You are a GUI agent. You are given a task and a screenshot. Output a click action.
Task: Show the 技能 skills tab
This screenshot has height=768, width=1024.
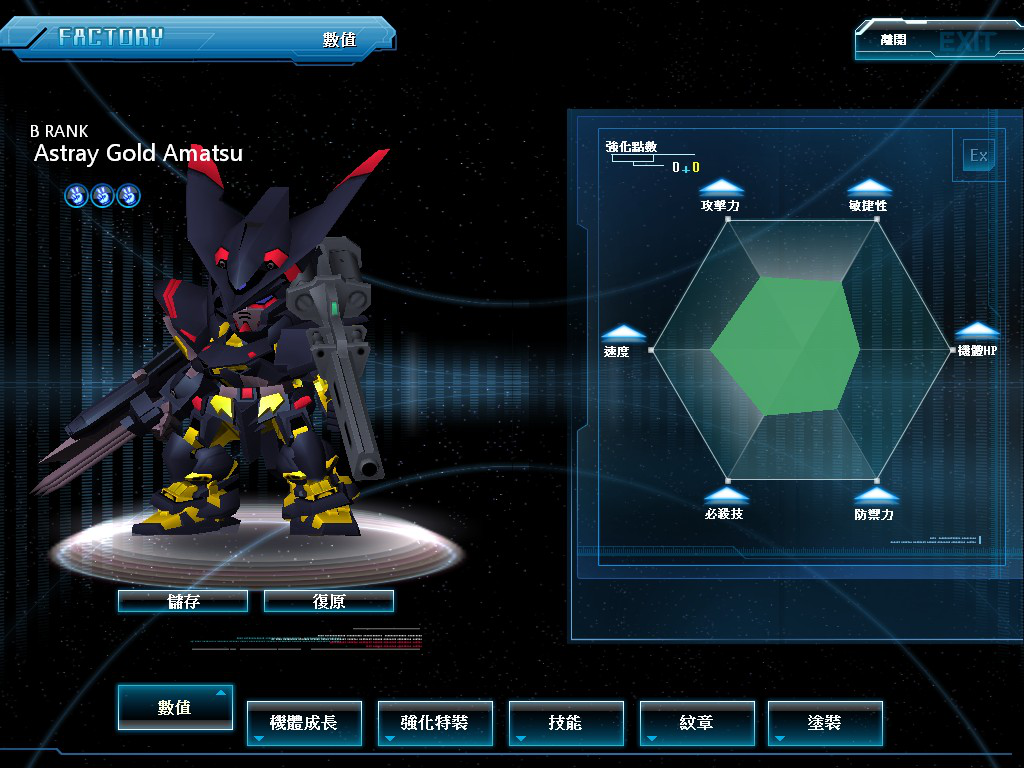[x=566, y=722]
